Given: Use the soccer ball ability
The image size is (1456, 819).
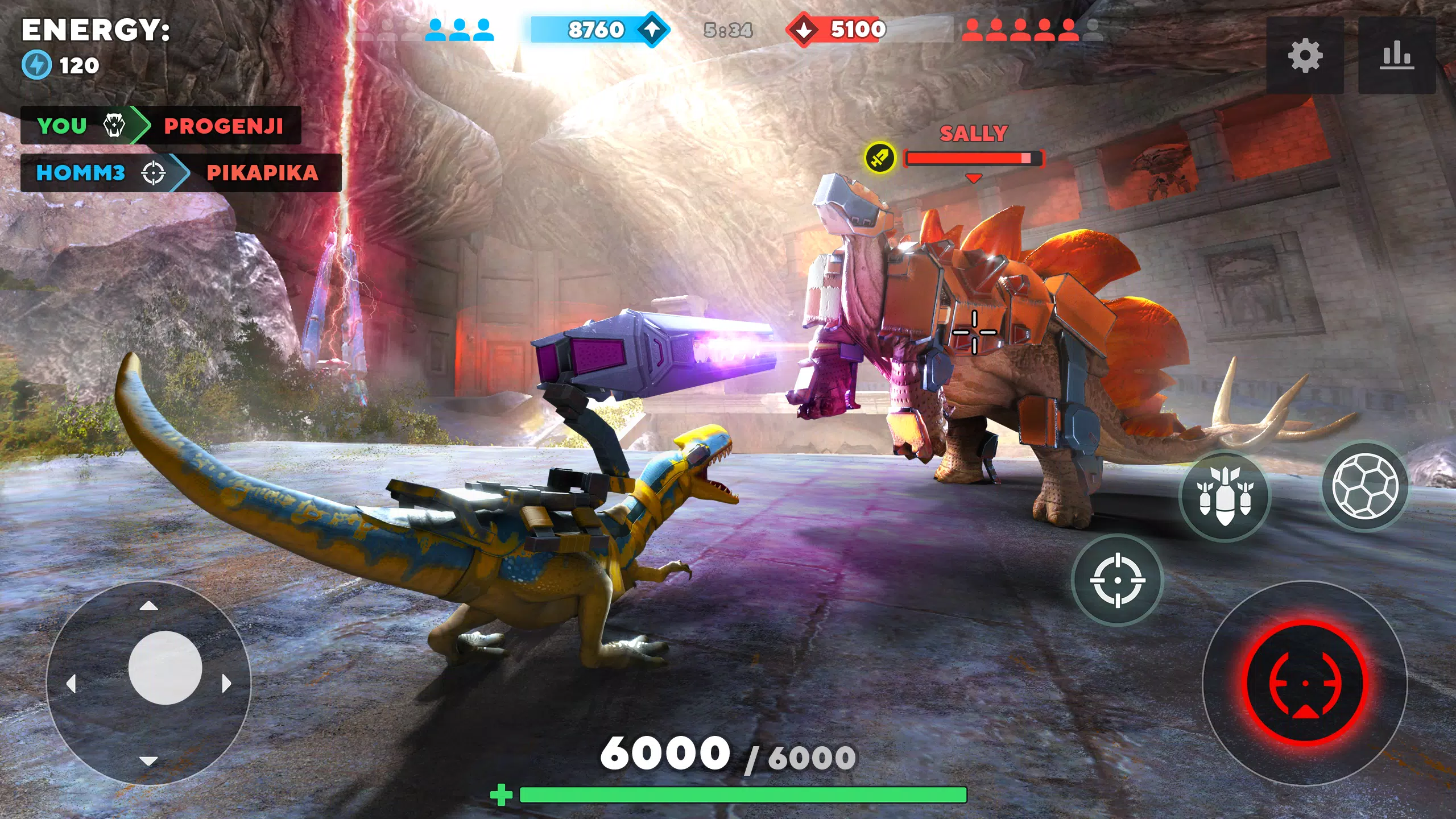Looking at the screenshot, I should tap(1365, 486).
